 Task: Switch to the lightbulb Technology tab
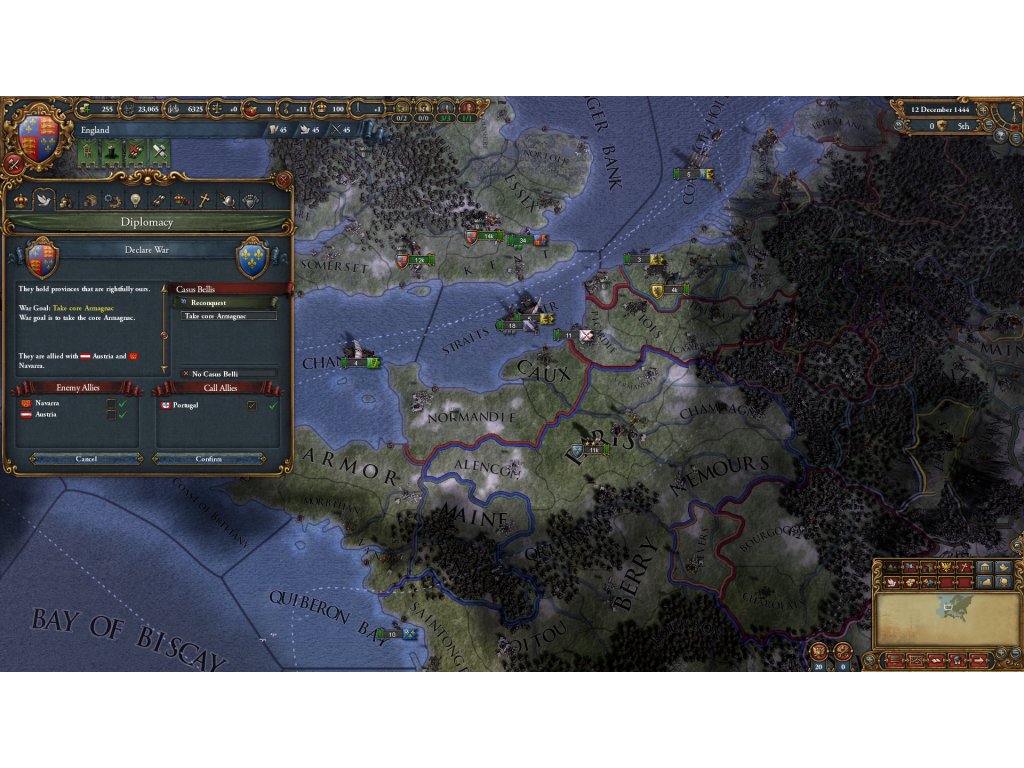pos(136,200)
